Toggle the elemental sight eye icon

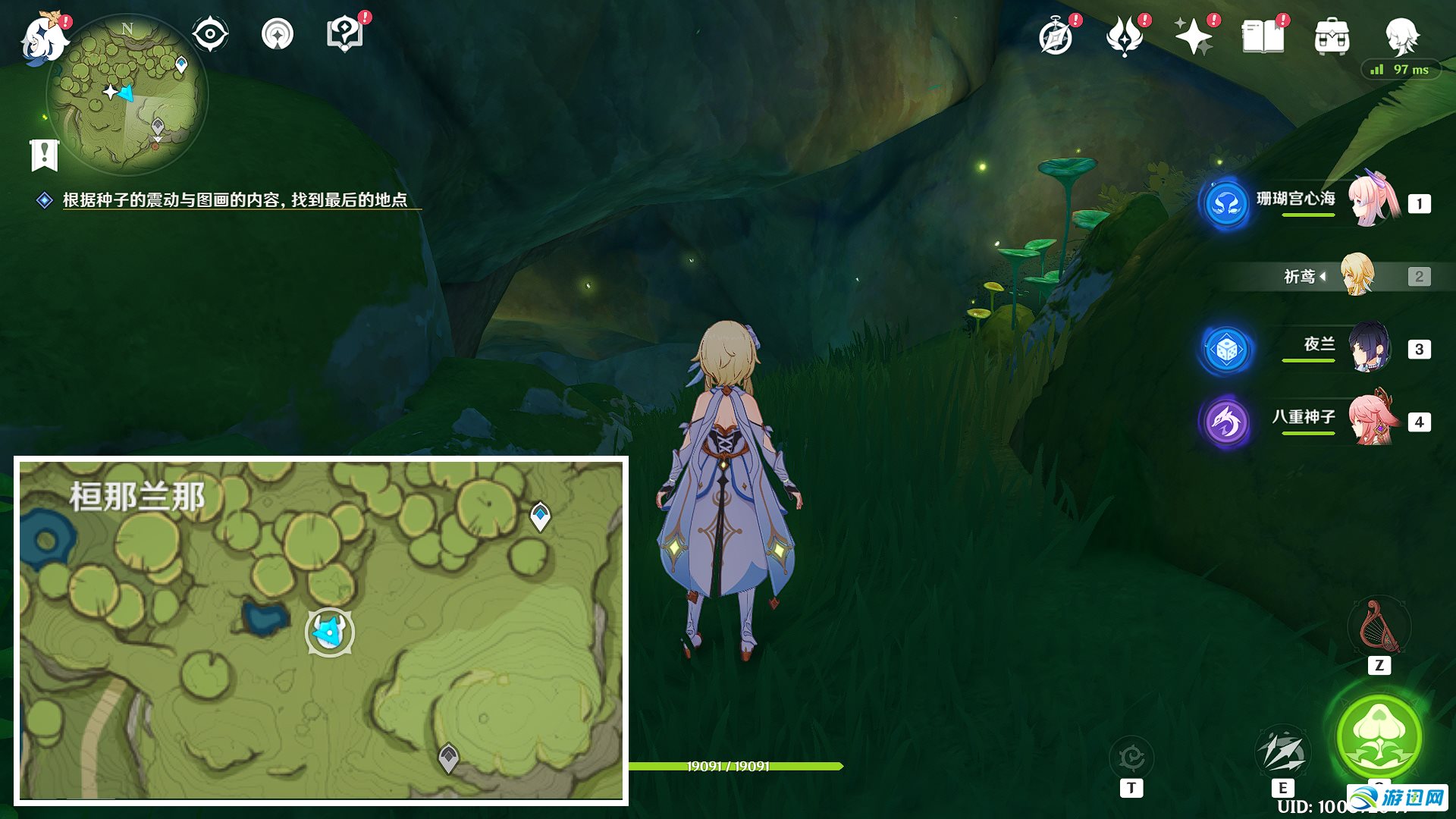pos(210,34)
